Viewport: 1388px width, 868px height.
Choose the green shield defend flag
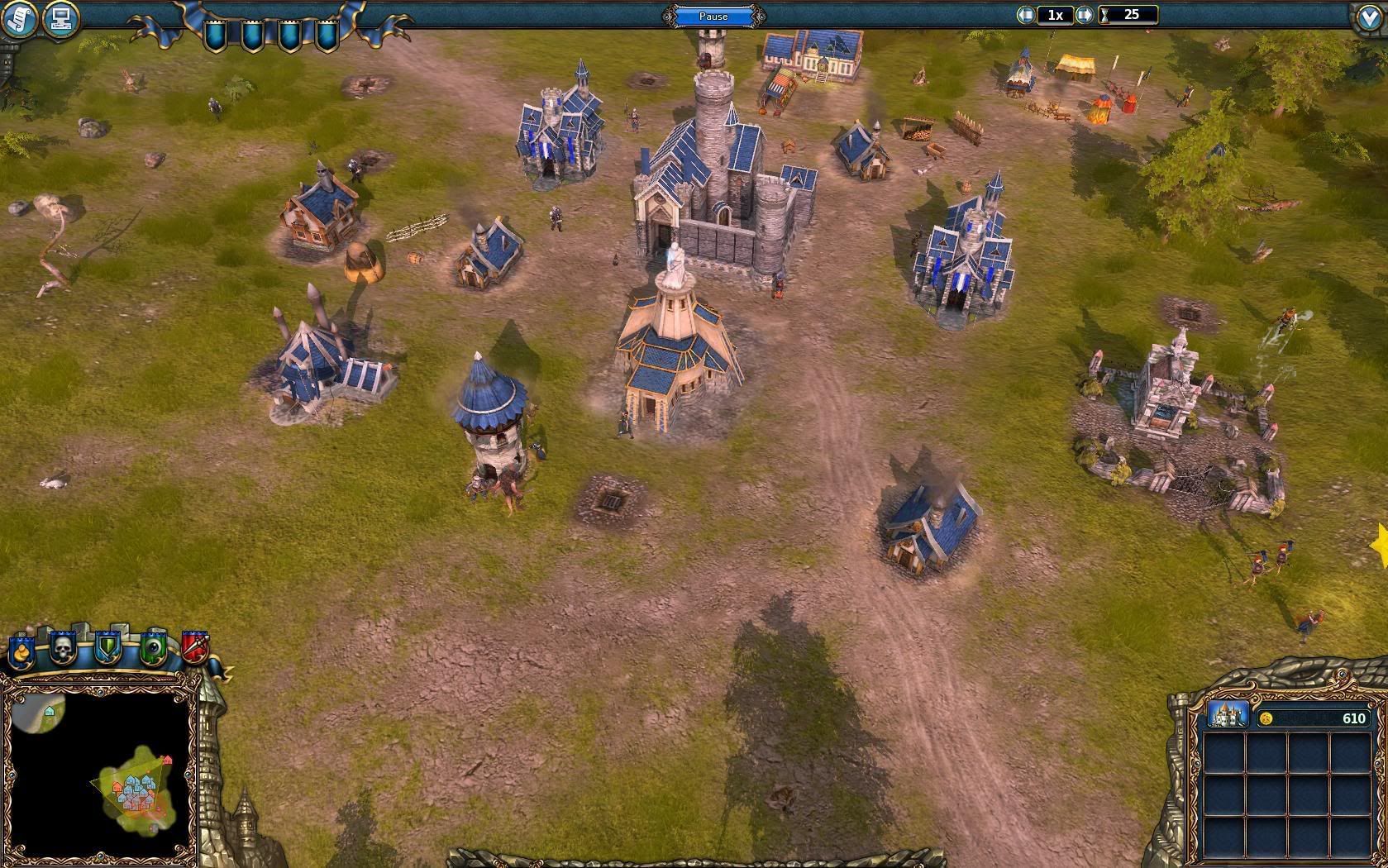click(x=107, y=649)
